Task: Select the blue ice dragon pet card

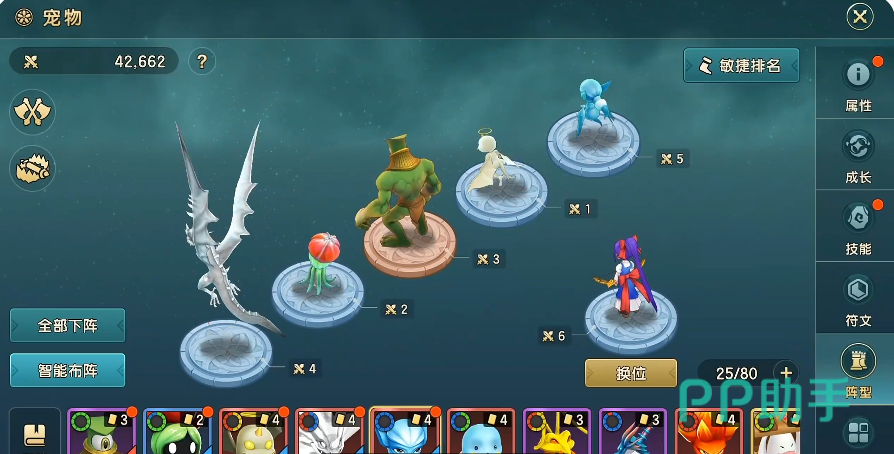Action: 405,432
